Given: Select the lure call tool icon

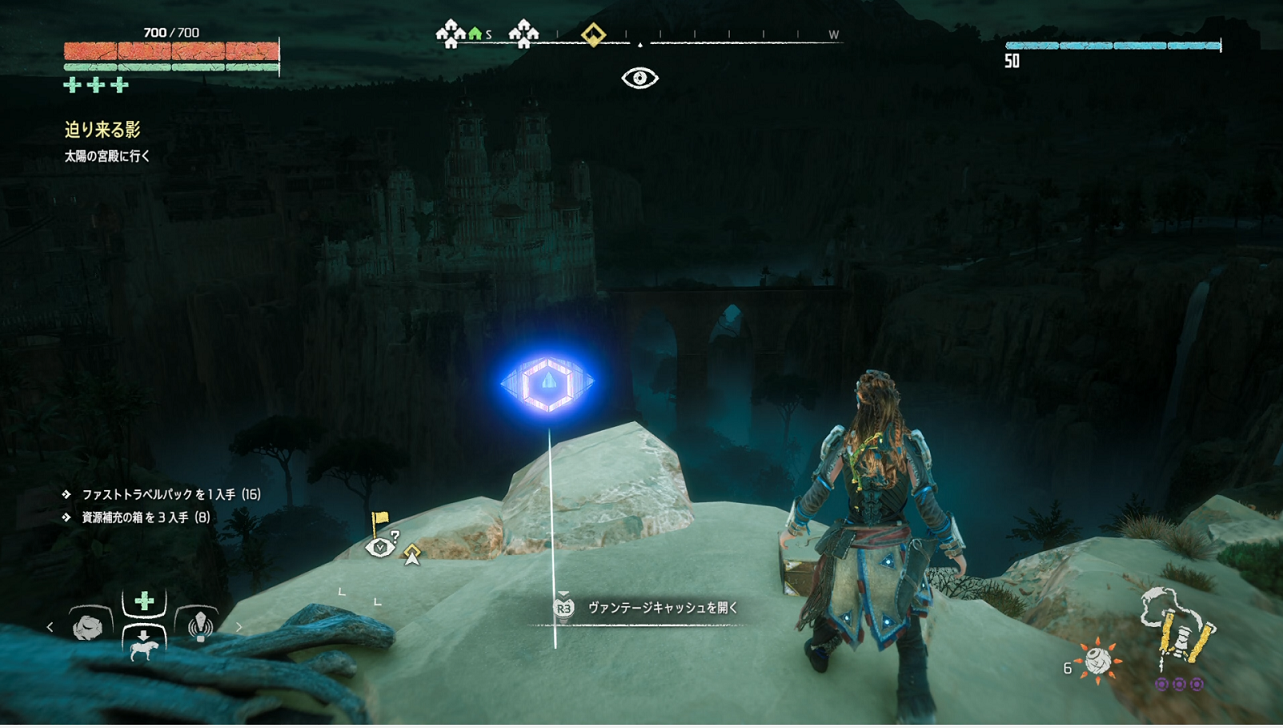Looking at the screenshot, I should 200,626.
